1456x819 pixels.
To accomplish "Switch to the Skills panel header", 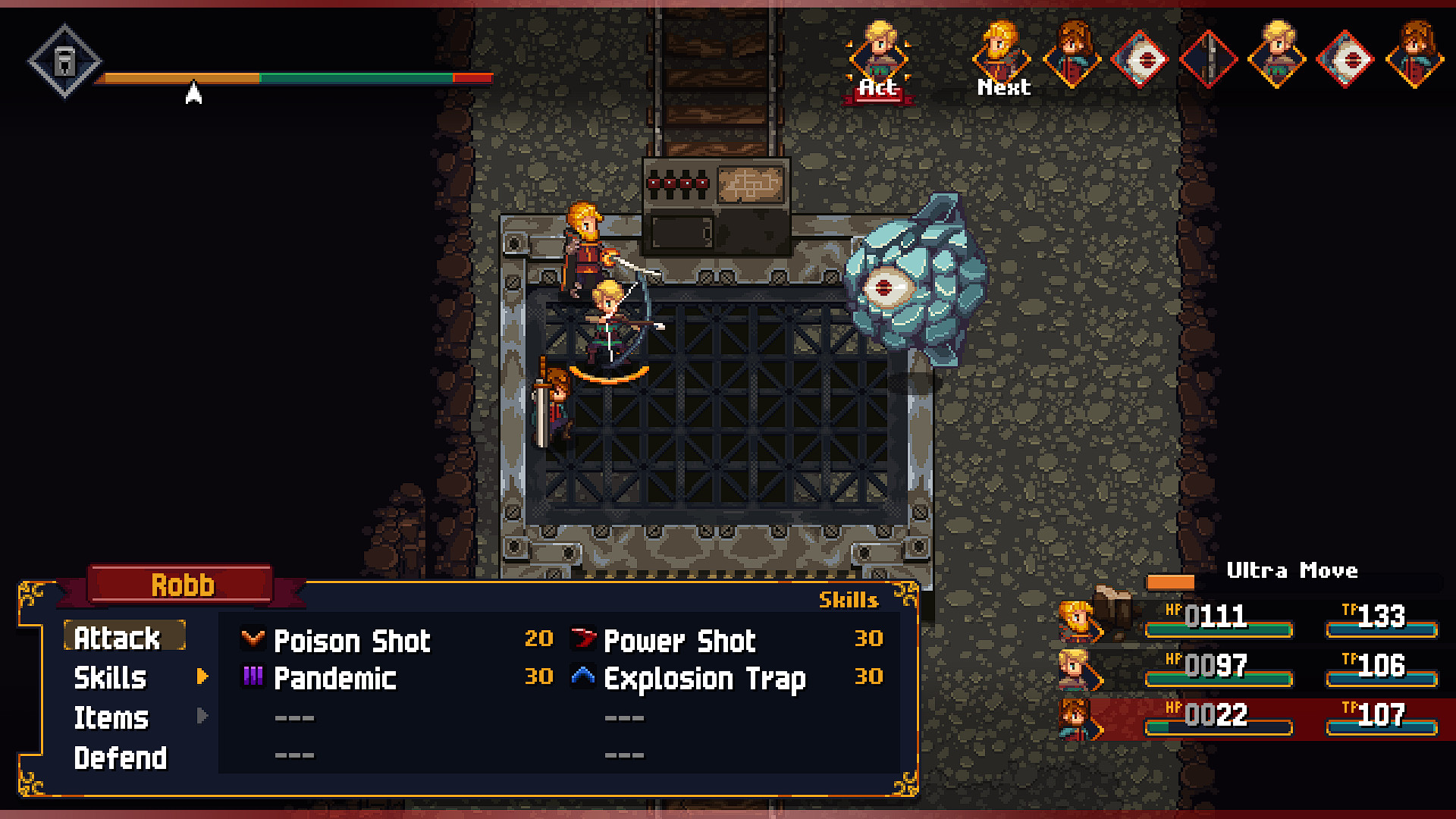I will (849, 601).
